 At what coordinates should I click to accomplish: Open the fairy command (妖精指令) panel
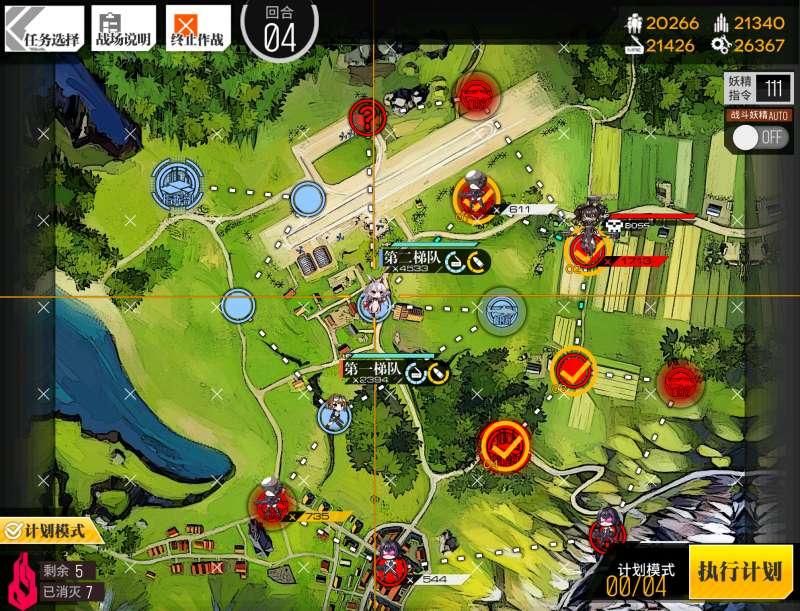pos(758,89)
